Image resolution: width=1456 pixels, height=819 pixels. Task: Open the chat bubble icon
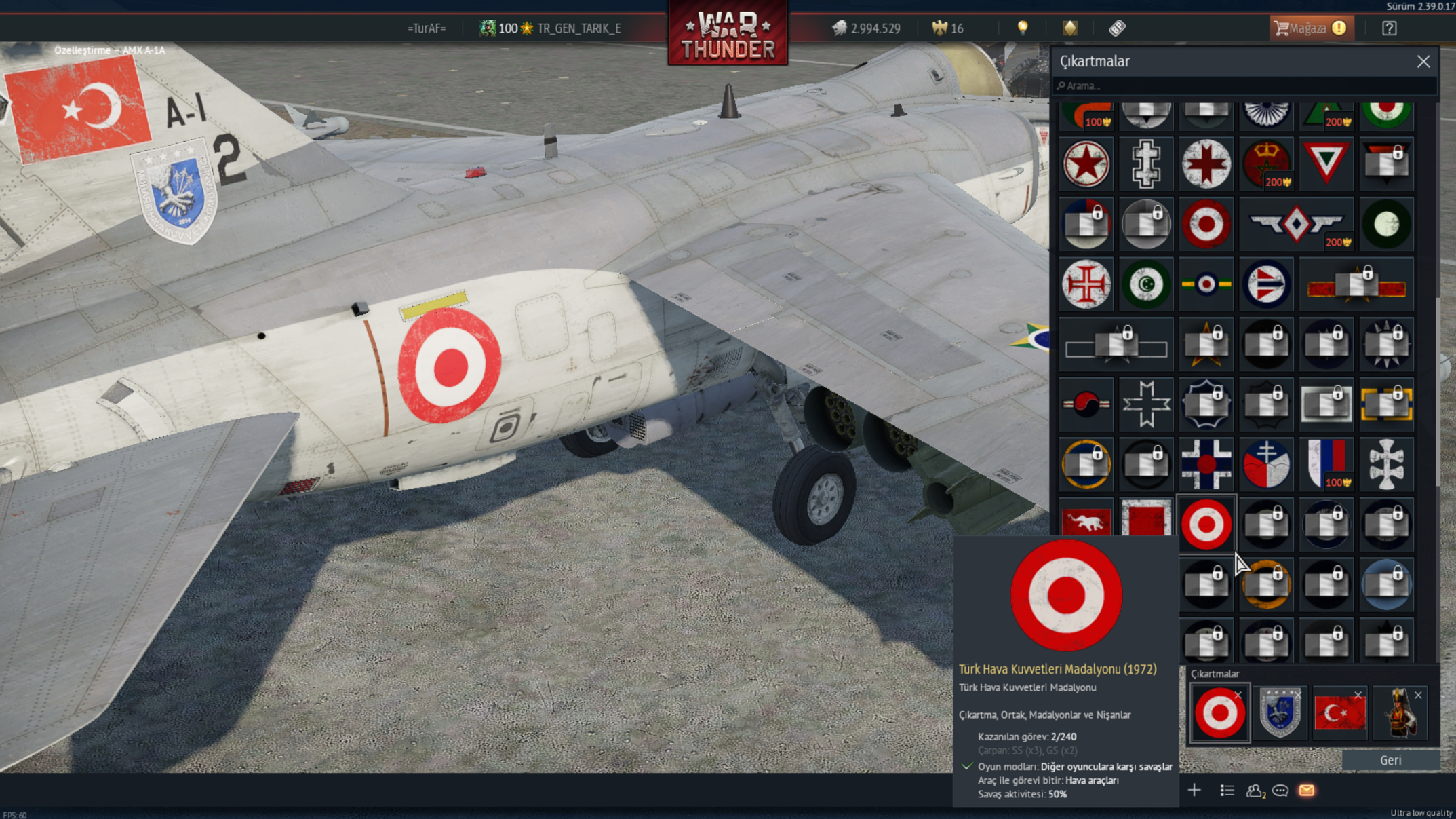[x=1280, y=791]
